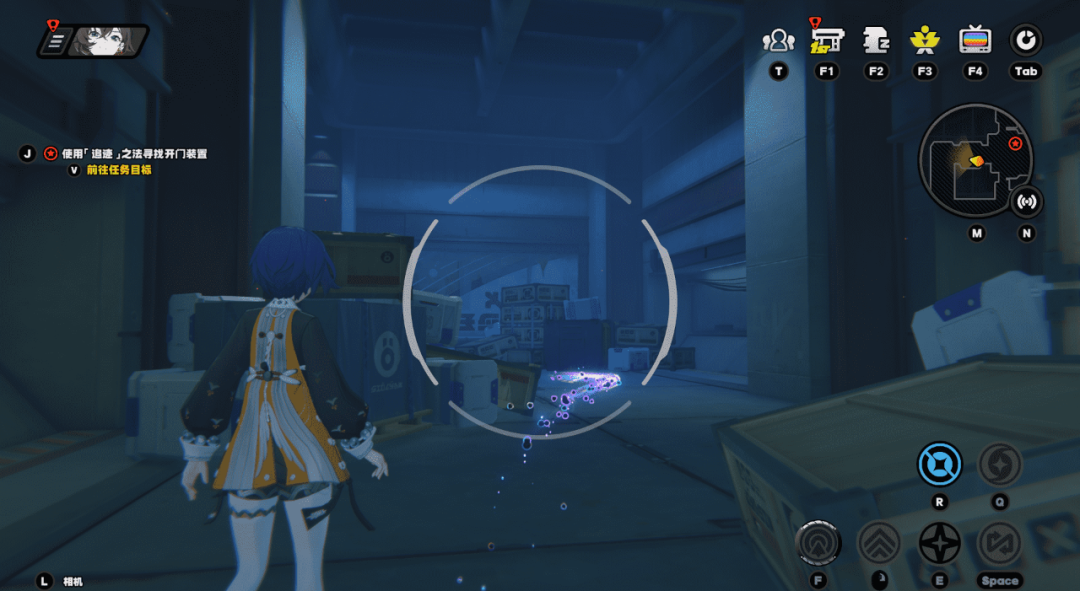The height and width of the screenshot is (591, 1080).
Task: Toggle the signal wave button beside the minimap
Action: coord(1026,201)
